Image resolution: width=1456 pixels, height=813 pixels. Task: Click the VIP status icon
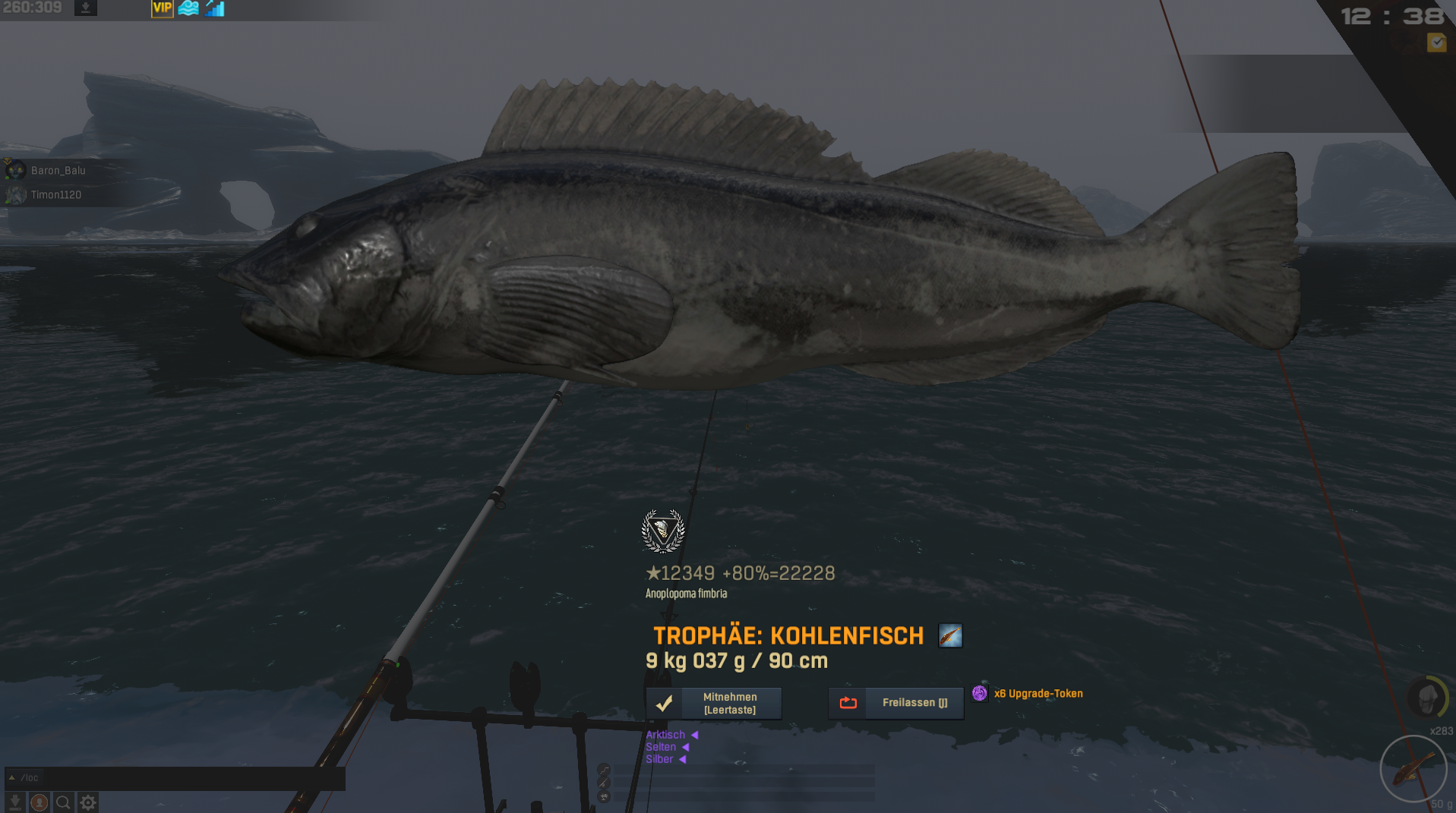[162, 8]
